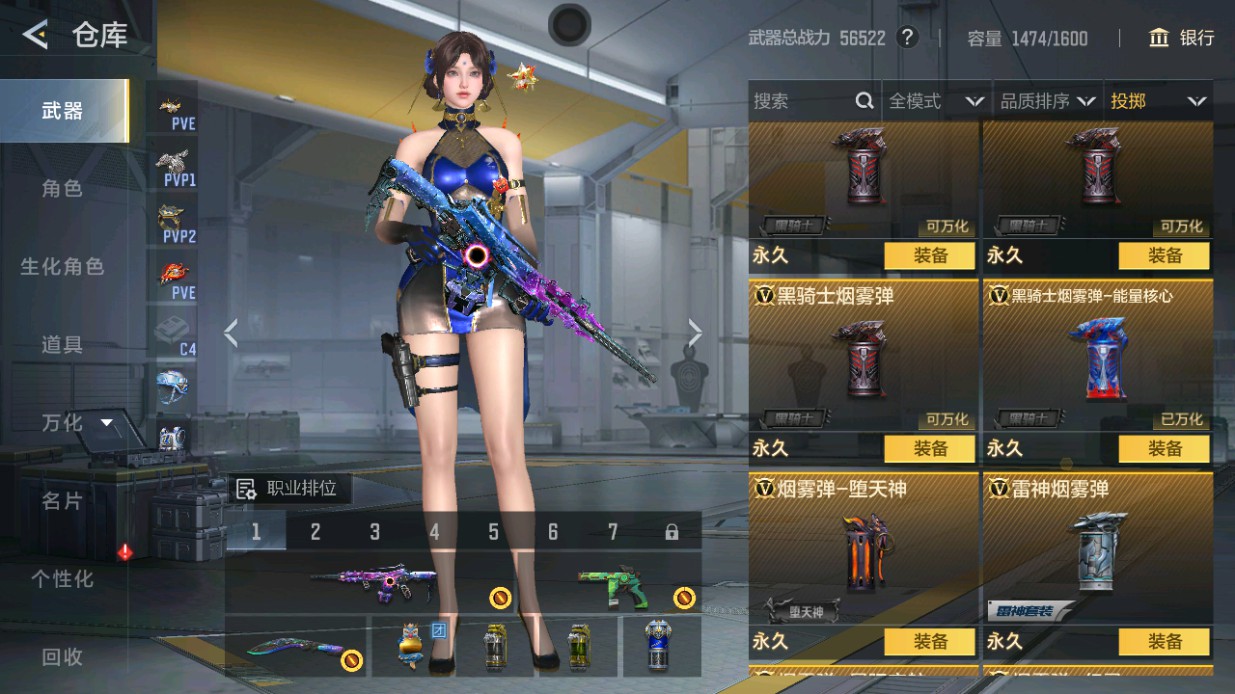The image size is (1235, 694).
Task: Open the 银行 bank
Action: 1182,38
